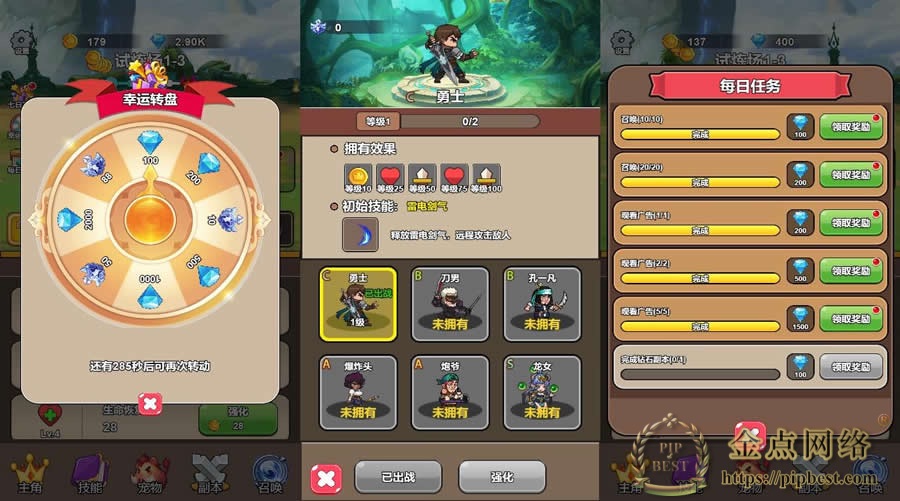Choose the S-rank 龙女 hero card
900x501 pixels.
[541, 390]
